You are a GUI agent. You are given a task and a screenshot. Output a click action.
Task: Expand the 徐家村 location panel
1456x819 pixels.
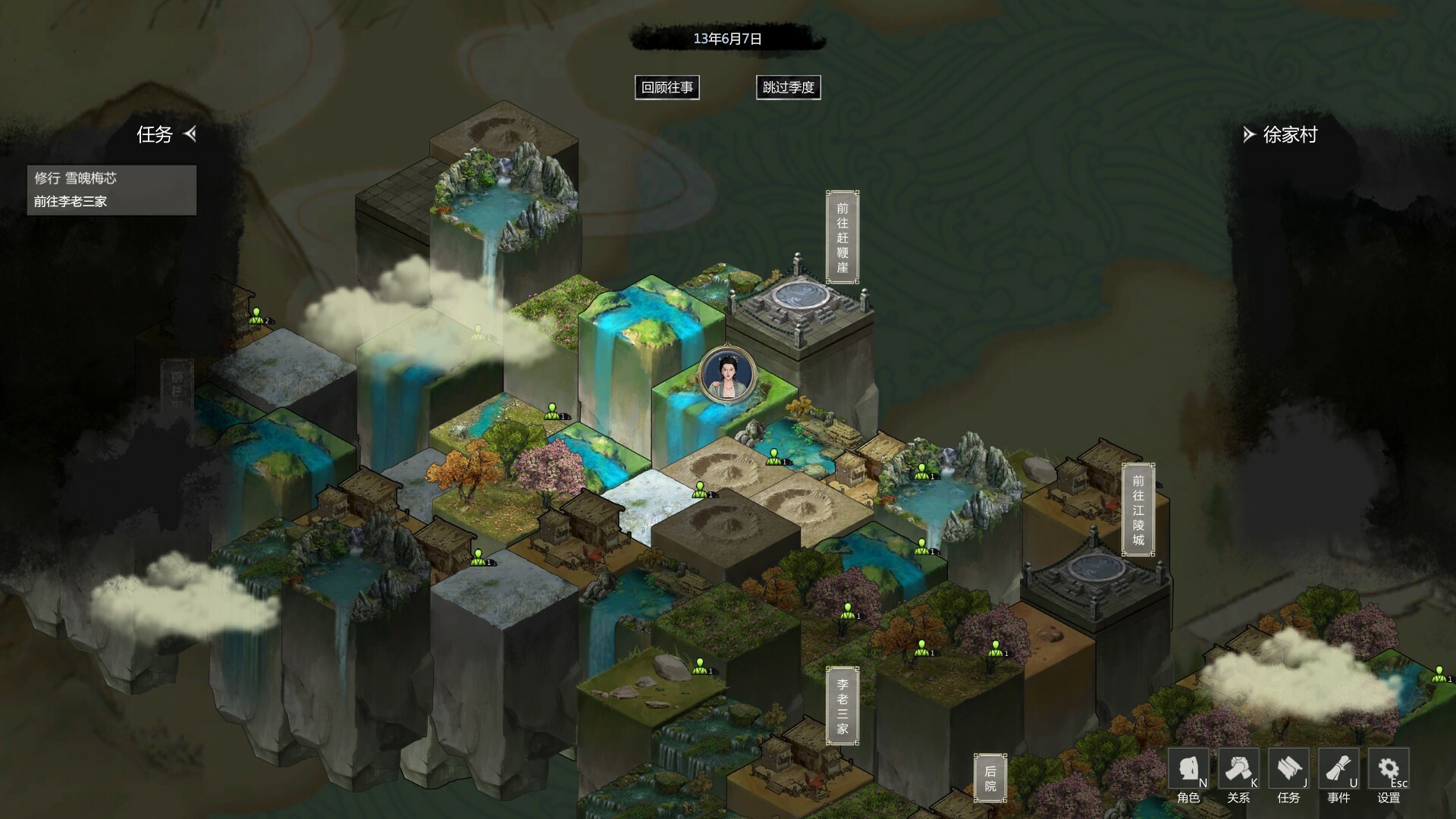coord(1249,135)
